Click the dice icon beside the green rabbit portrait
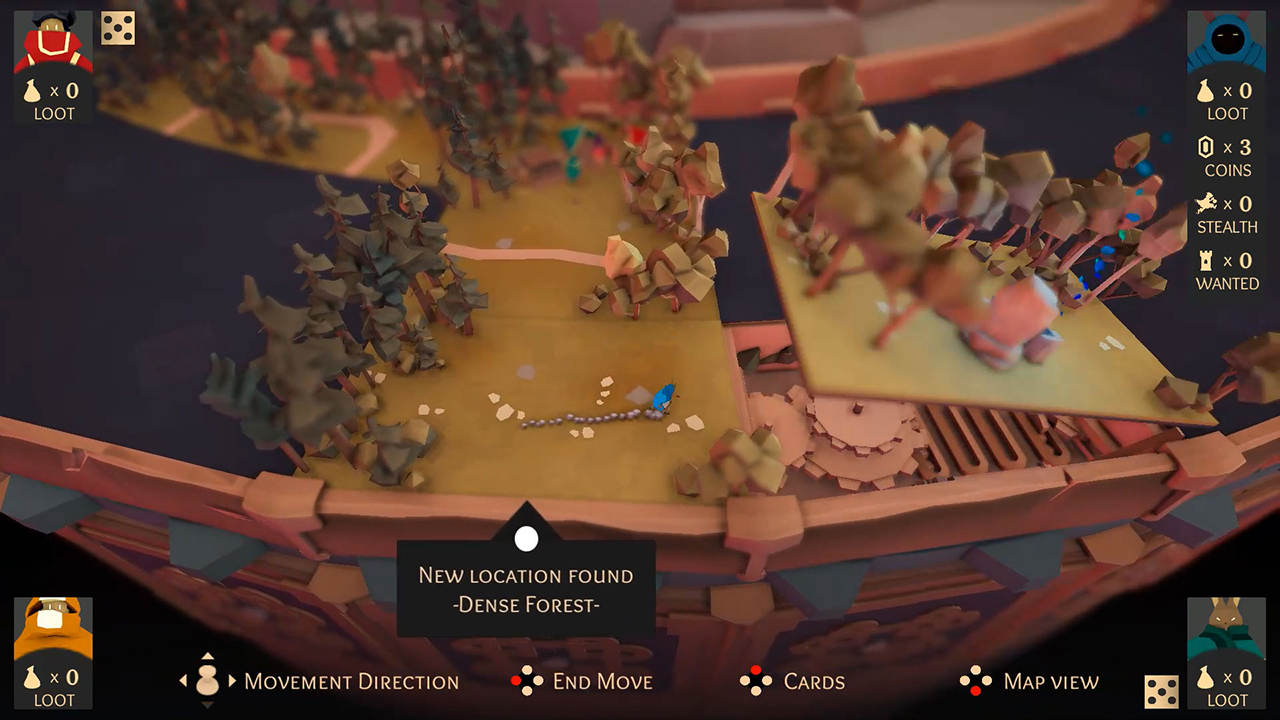1280x720 pixels. click(x=1162, y=689)
